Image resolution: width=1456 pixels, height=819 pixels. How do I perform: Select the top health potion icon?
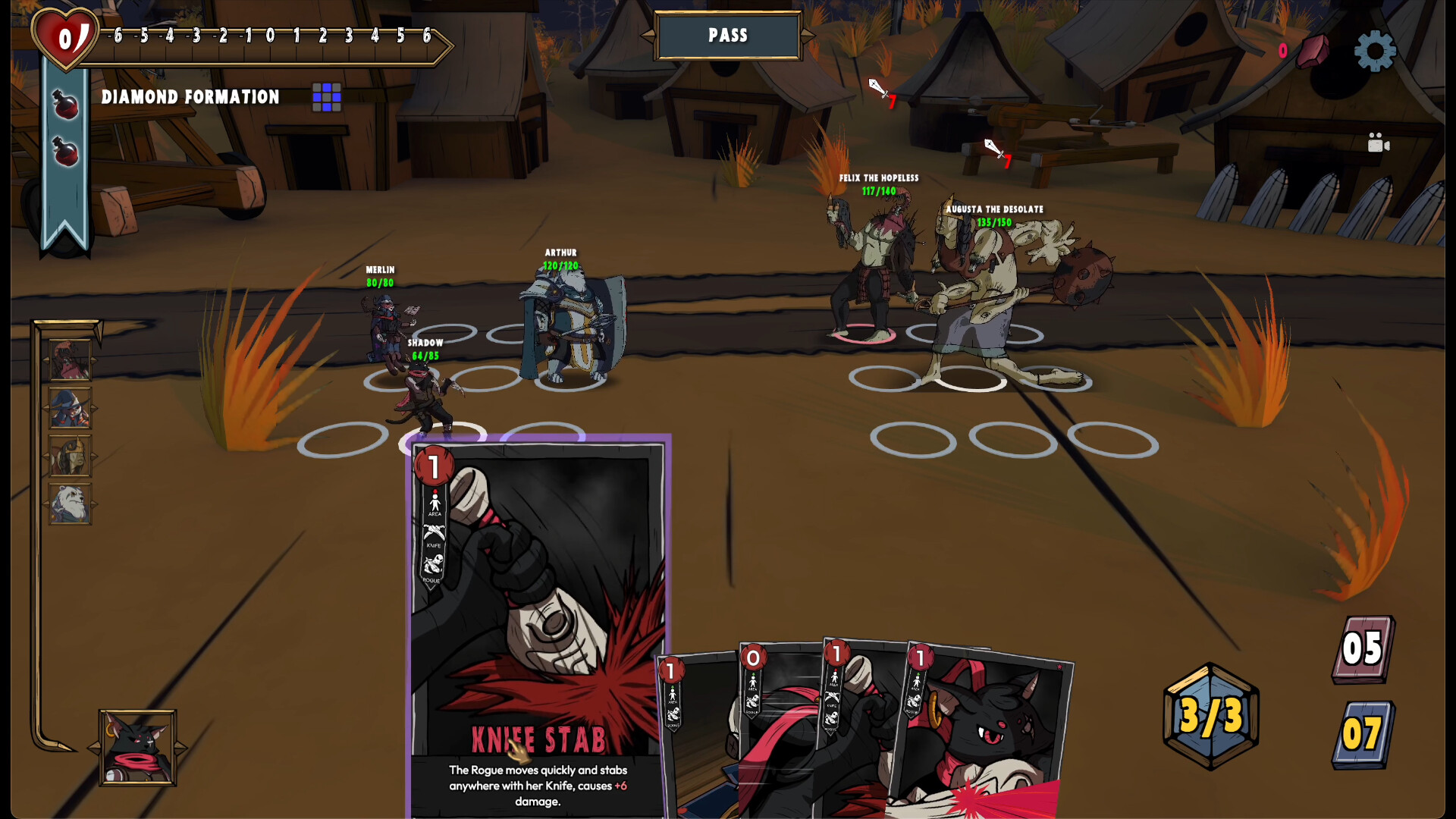pos(65,106)
